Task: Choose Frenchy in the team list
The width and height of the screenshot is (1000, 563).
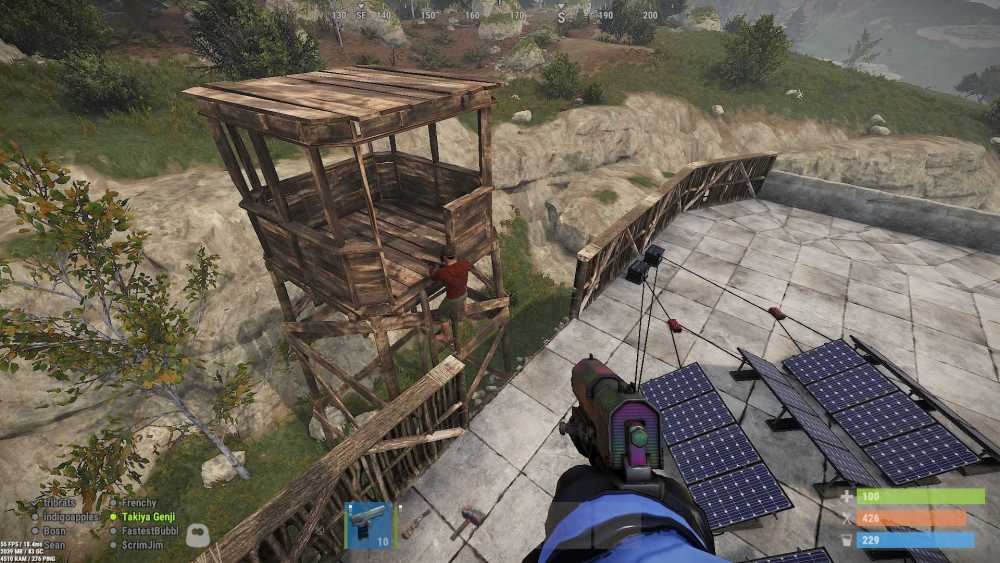Action: point(139,503)
